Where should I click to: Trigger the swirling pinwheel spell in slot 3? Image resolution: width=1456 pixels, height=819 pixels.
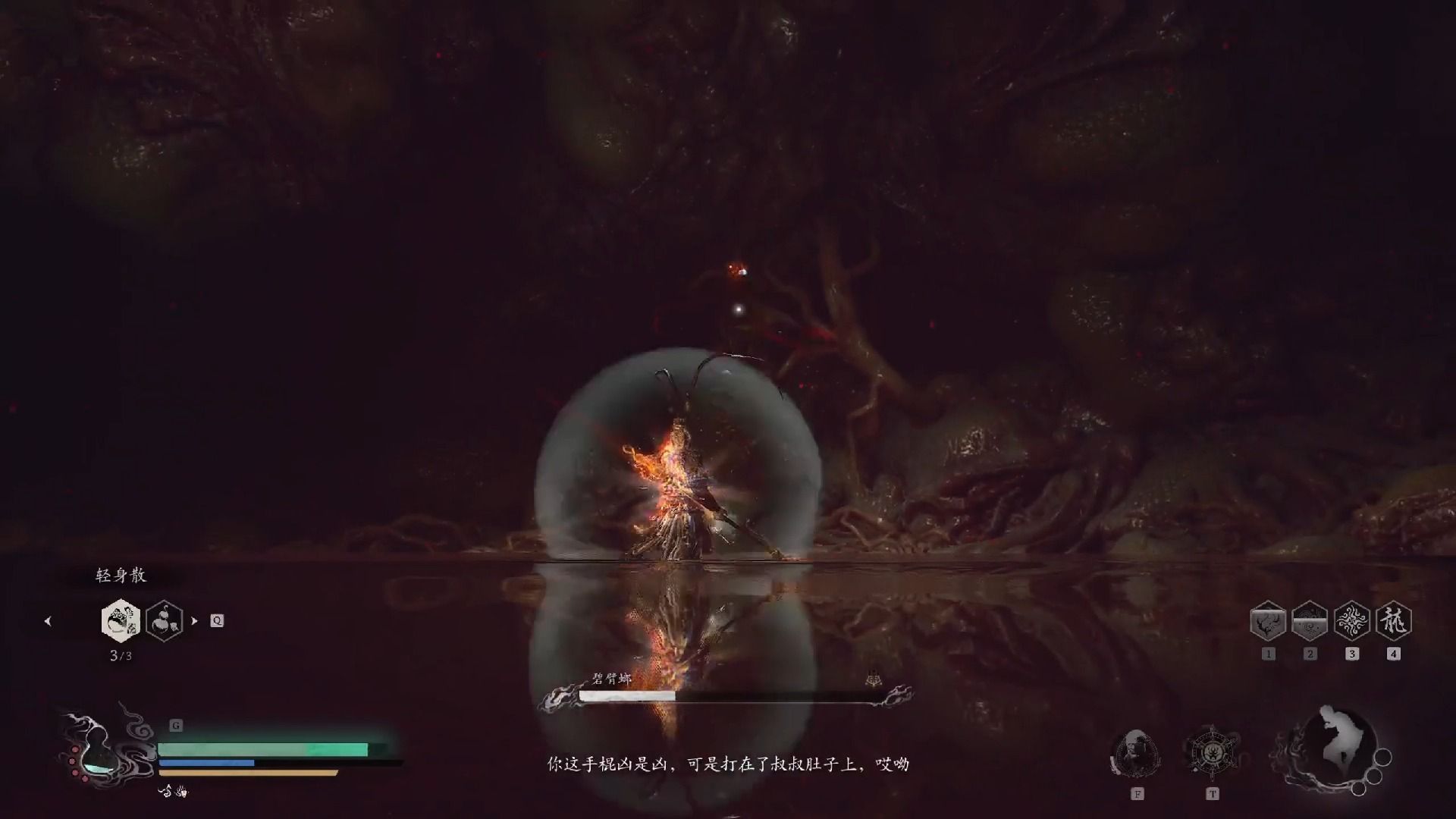tap(1351, 622)
